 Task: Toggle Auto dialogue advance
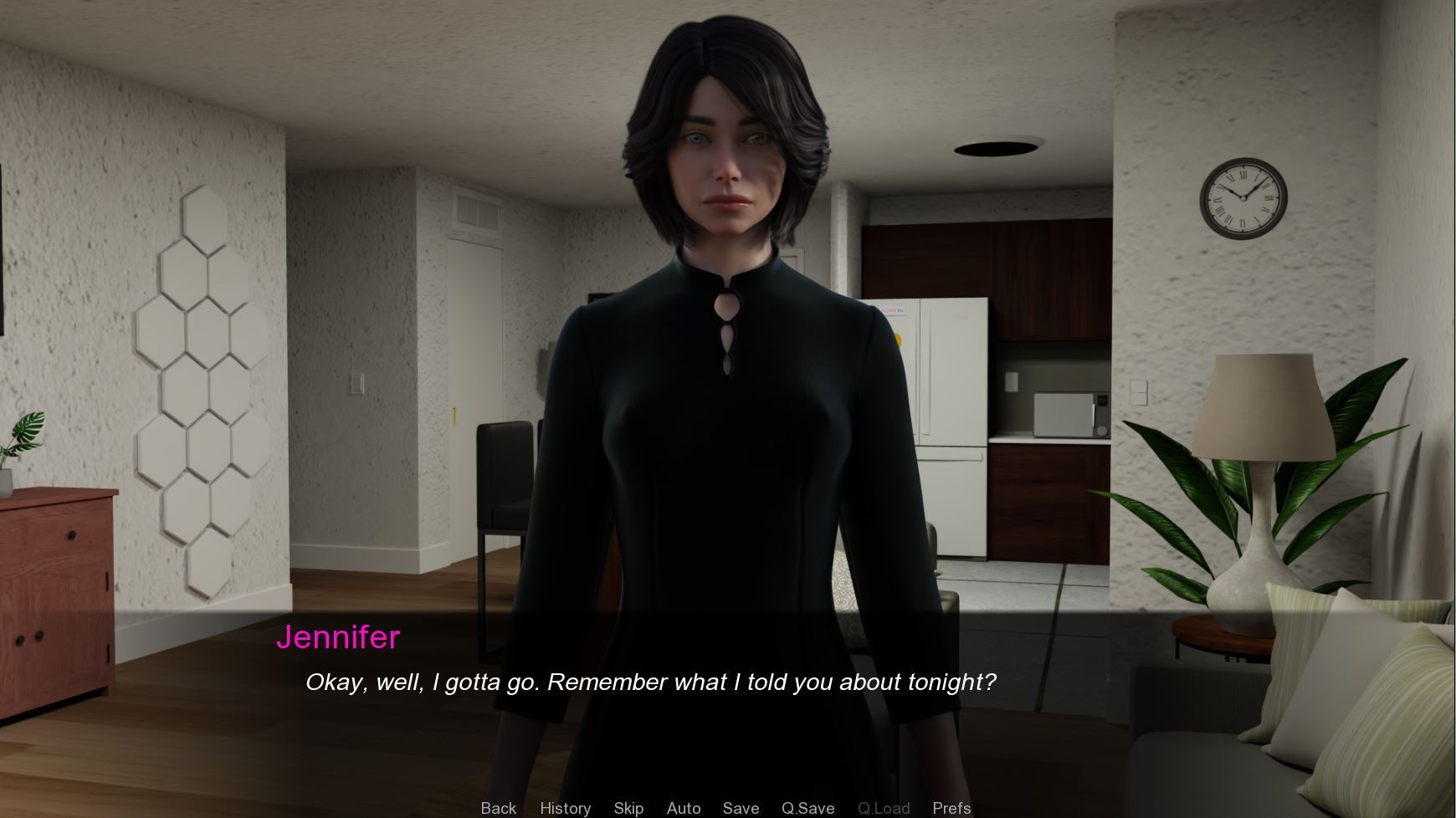683,808
